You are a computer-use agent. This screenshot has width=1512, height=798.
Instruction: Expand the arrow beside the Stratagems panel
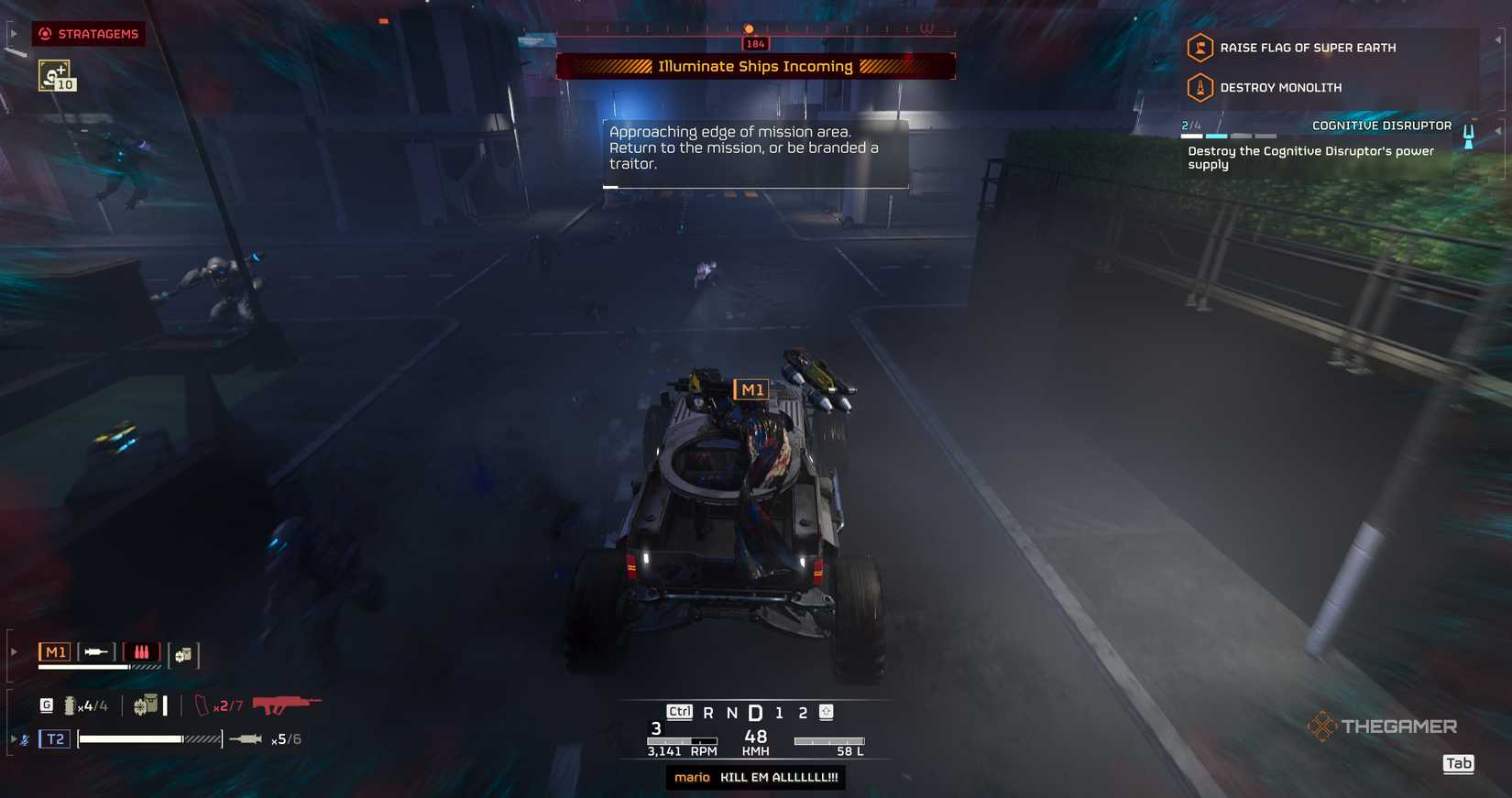[13, 32]
